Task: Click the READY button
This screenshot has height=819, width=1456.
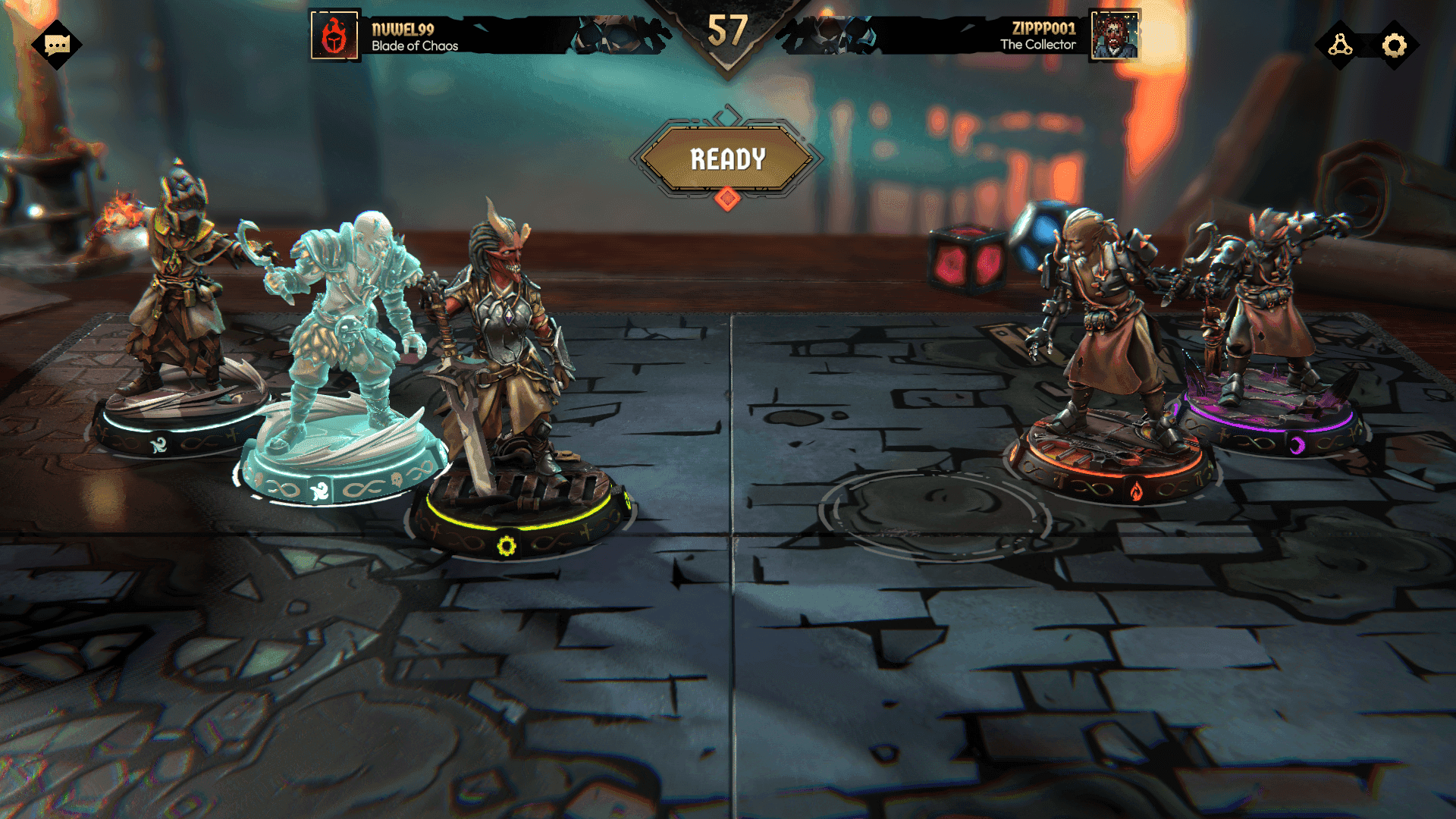Action: pos(726,159)
